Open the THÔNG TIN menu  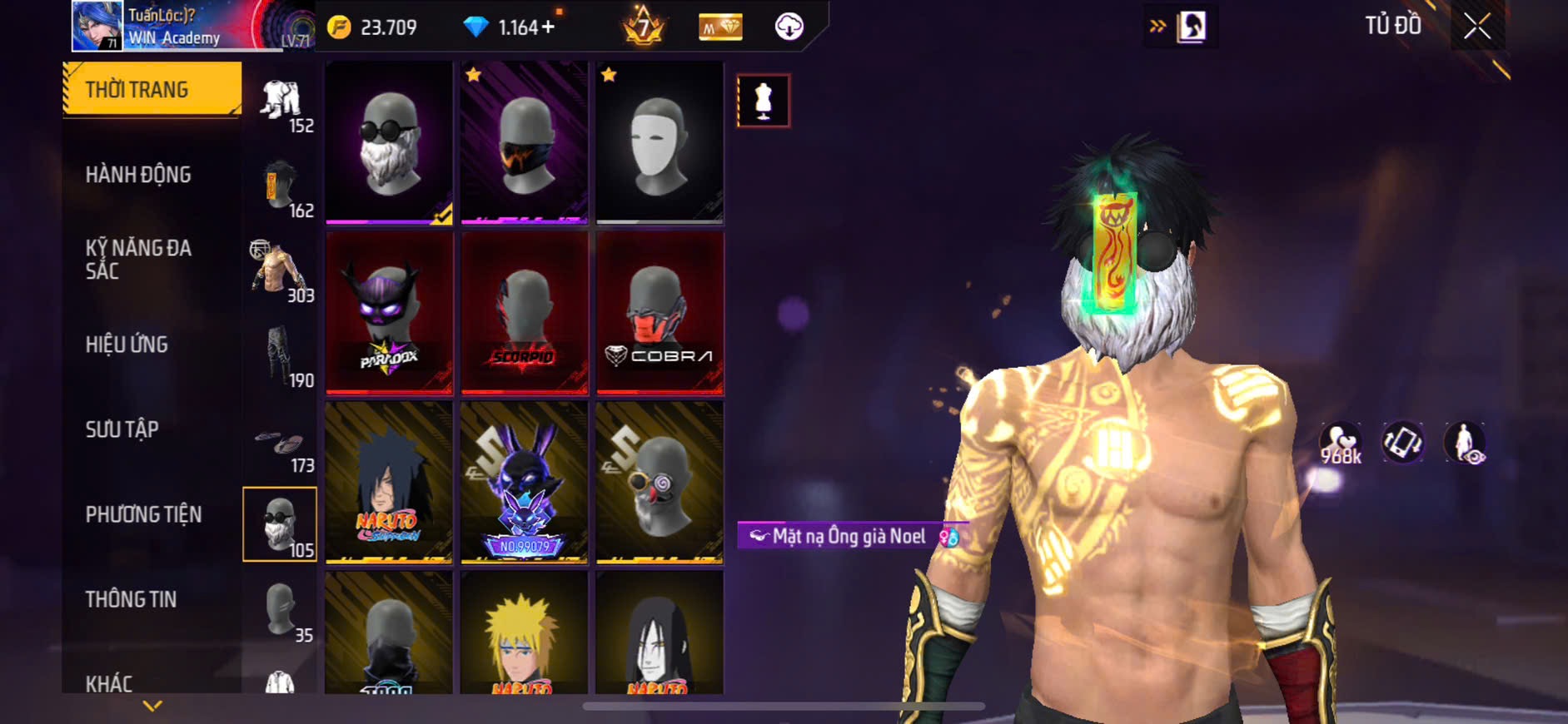tap(131, 599)
